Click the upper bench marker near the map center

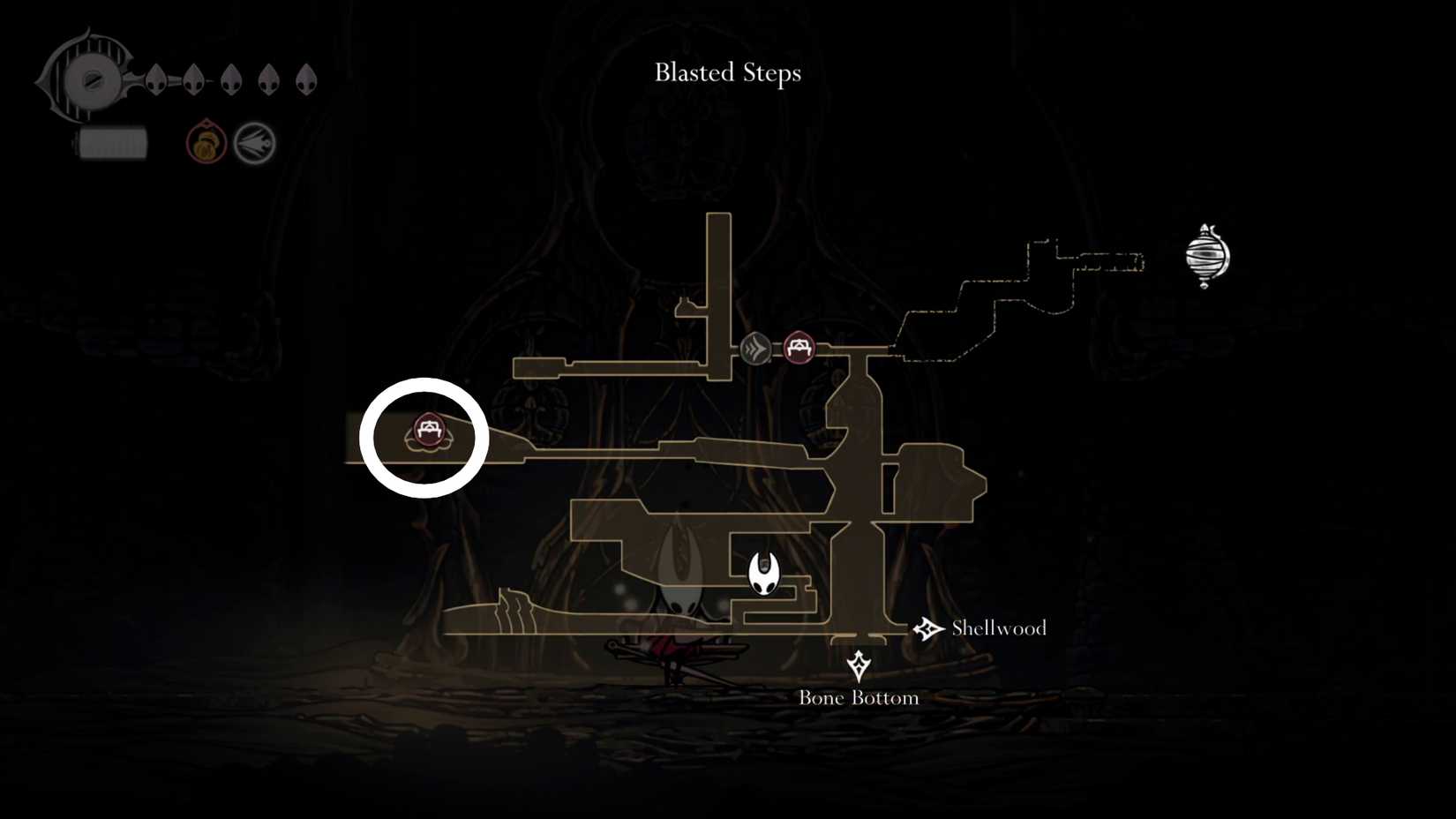pyautogui.click(x=799, y=348)
